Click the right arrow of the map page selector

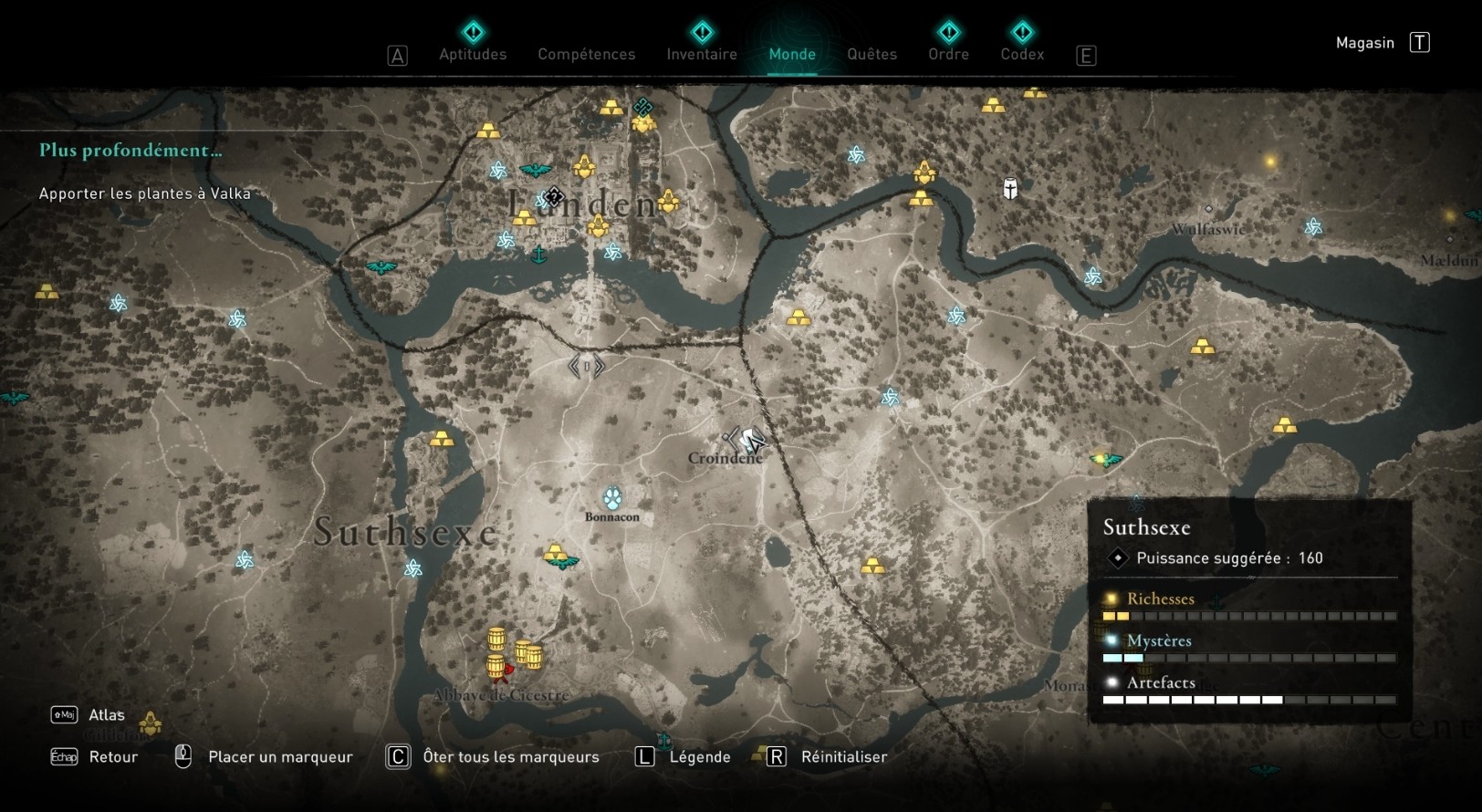pyautogui.click(x=597, y=365)
